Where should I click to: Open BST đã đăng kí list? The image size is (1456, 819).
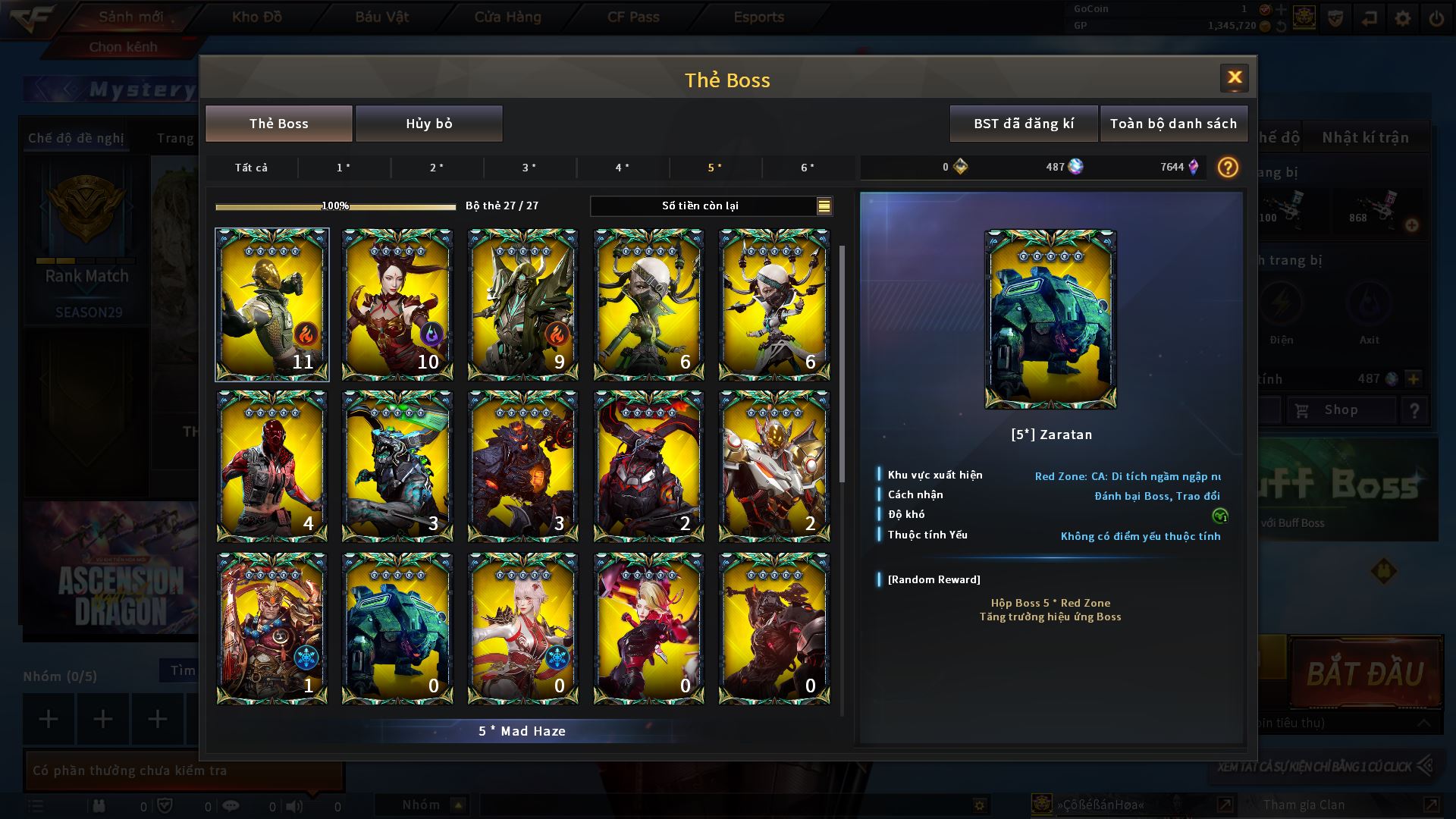click(x=1023, y=124)
